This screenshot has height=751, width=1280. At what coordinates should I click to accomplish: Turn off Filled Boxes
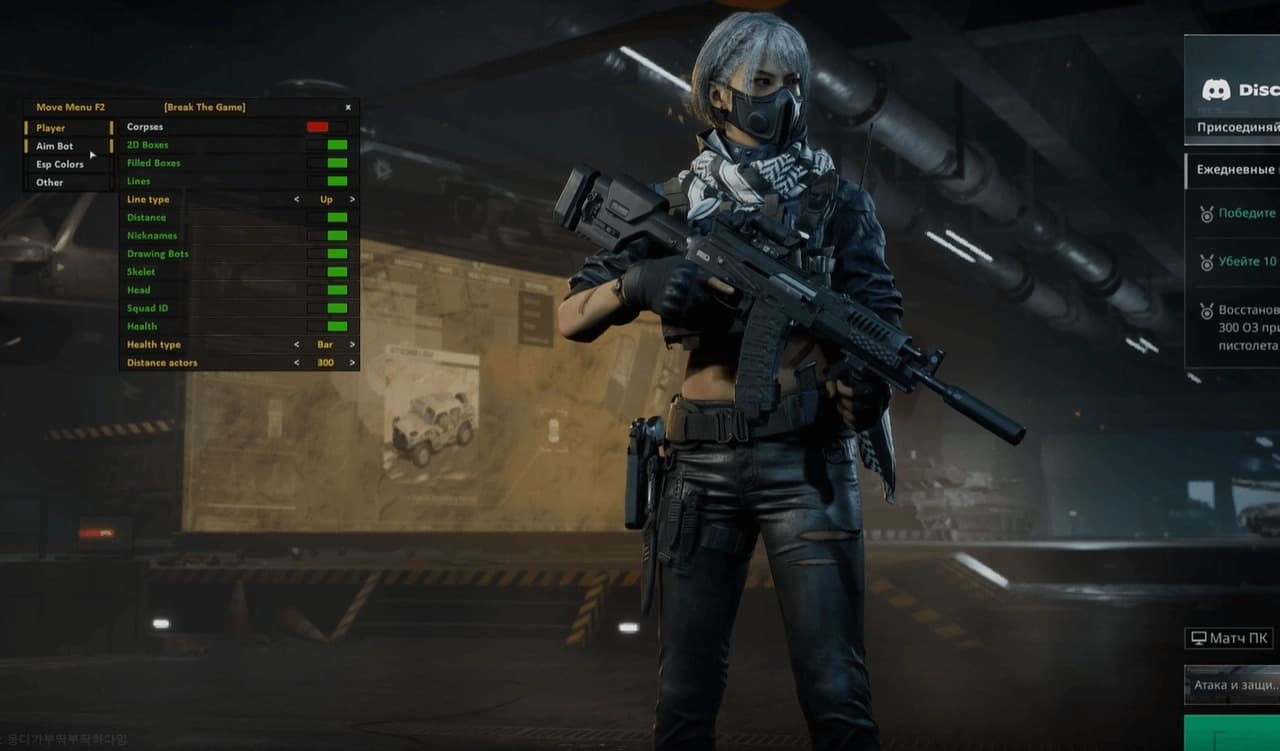pyautogui.click(x=337, y=163)
